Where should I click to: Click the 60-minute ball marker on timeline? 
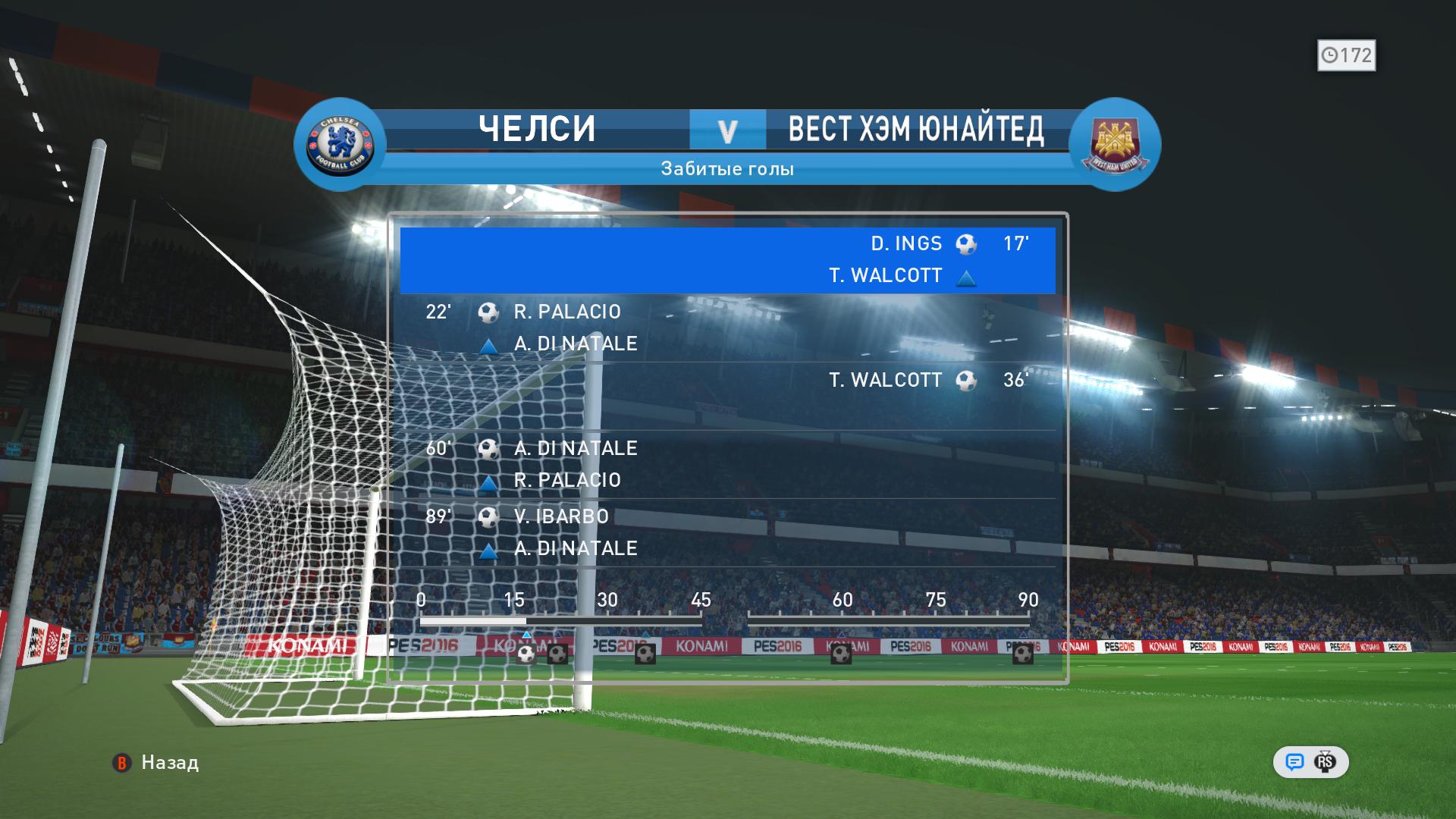coord(841,654)
